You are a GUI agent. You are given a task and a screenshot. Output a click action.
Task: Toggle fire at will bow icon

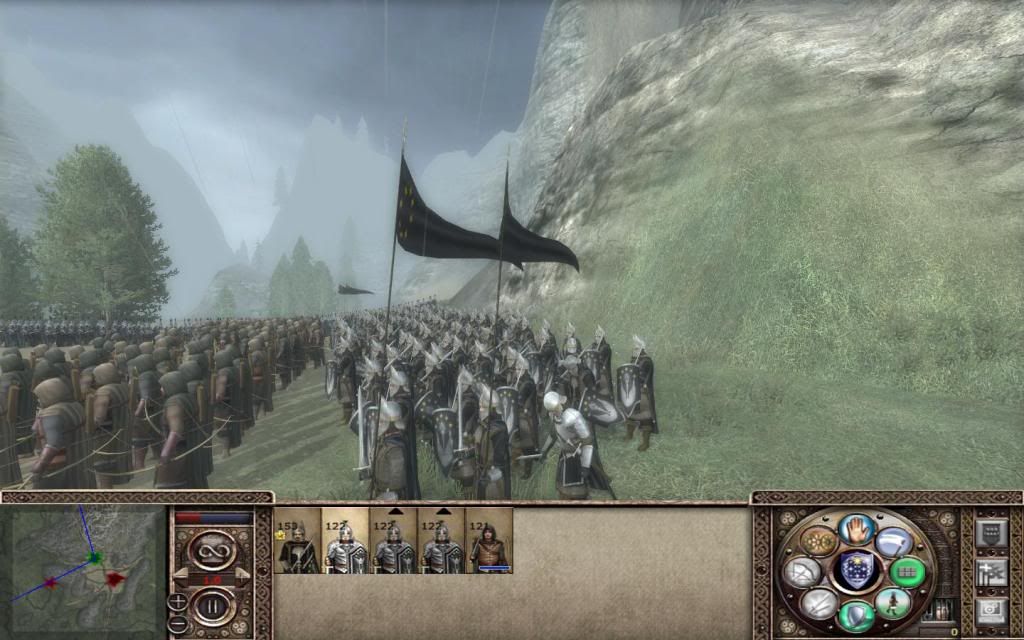[x=802, y=572]
